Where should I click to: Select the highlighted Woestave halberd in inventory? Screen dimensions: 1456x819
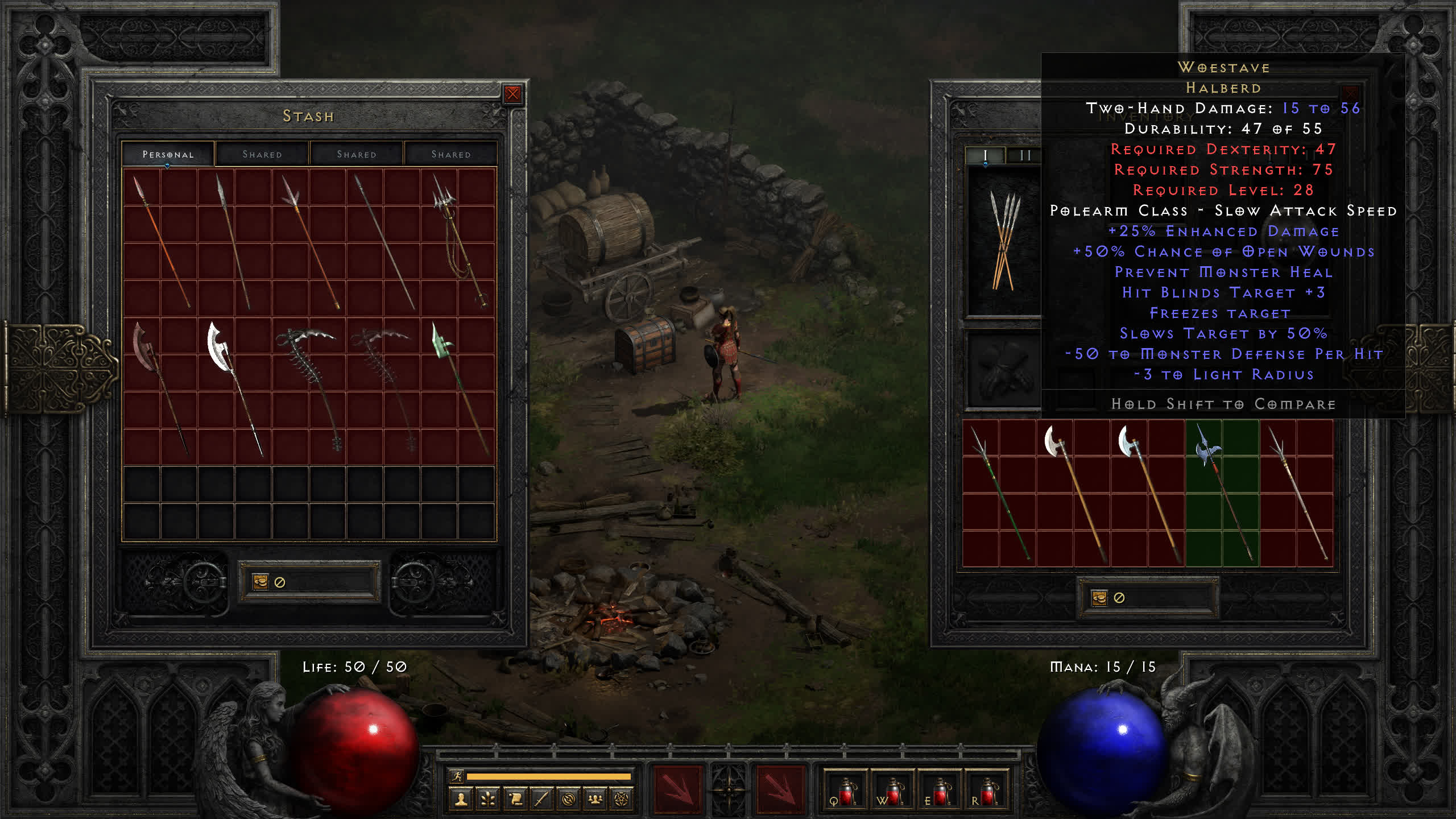coord(1221,492)
